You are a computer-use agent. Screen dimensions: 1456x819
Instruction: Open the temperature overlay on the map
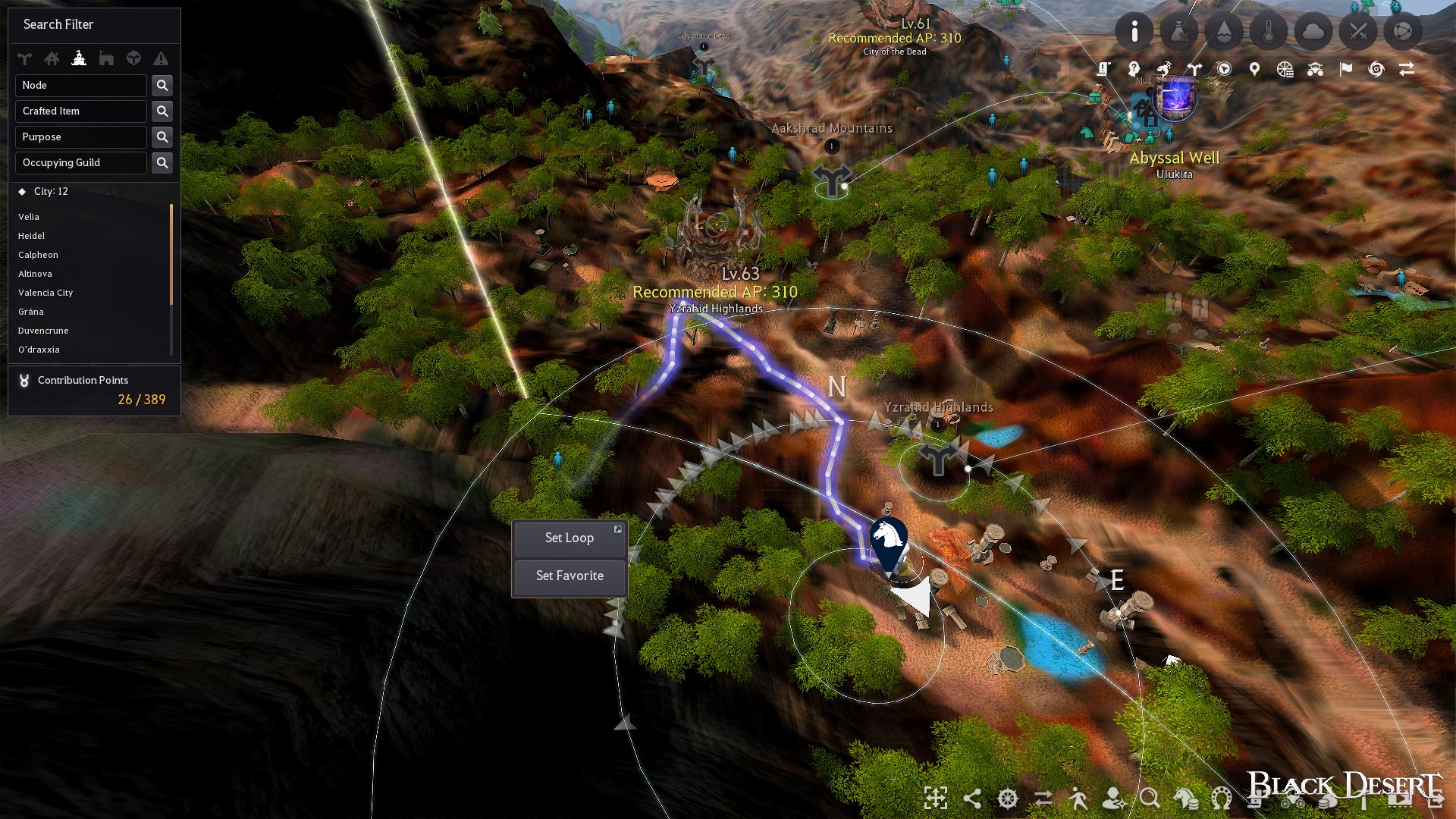[1269, 31]
